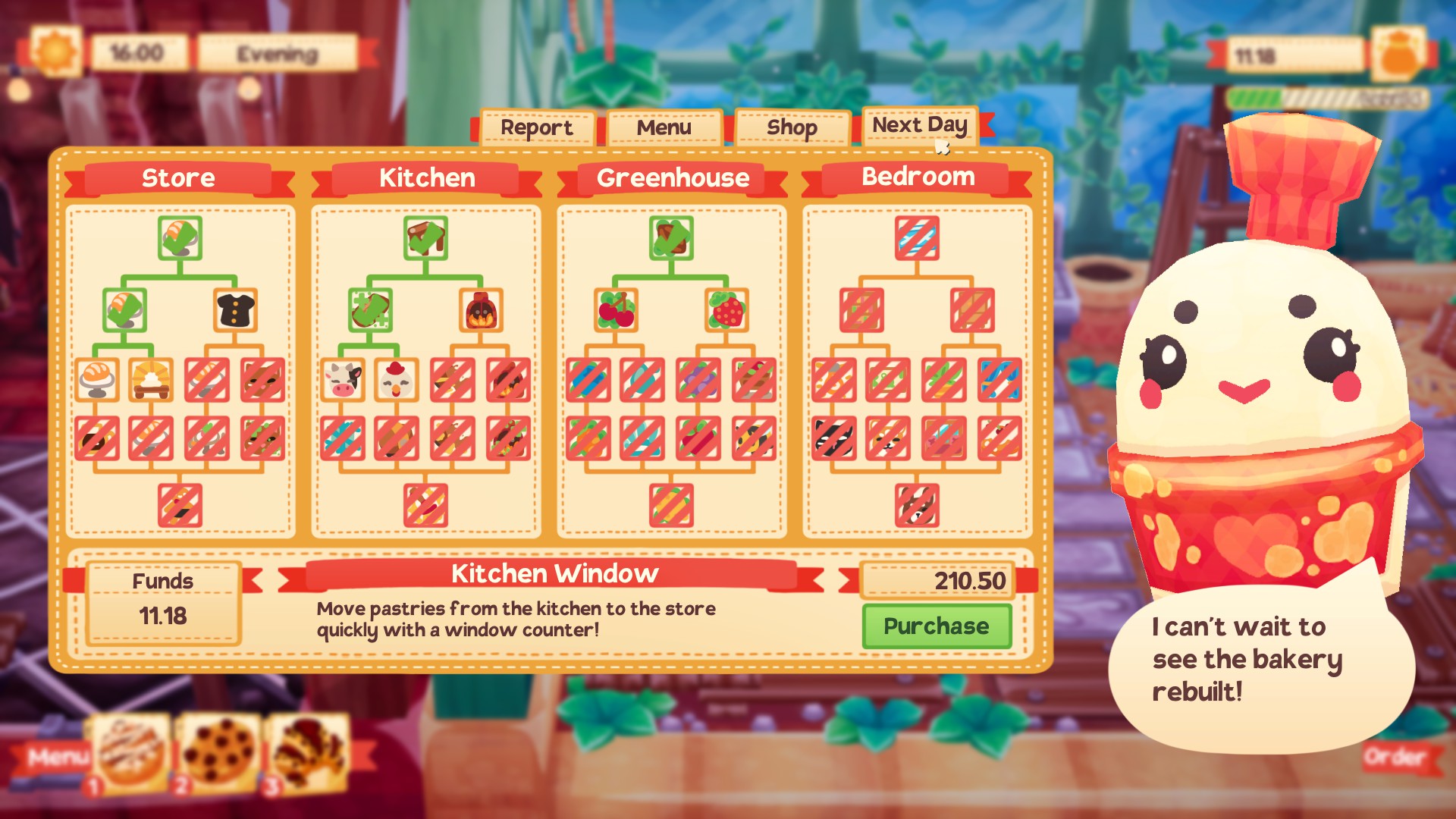Pick the top Greenhouse upgrade node
Viewport: 1456px width, 819px height.
point(671,238)
